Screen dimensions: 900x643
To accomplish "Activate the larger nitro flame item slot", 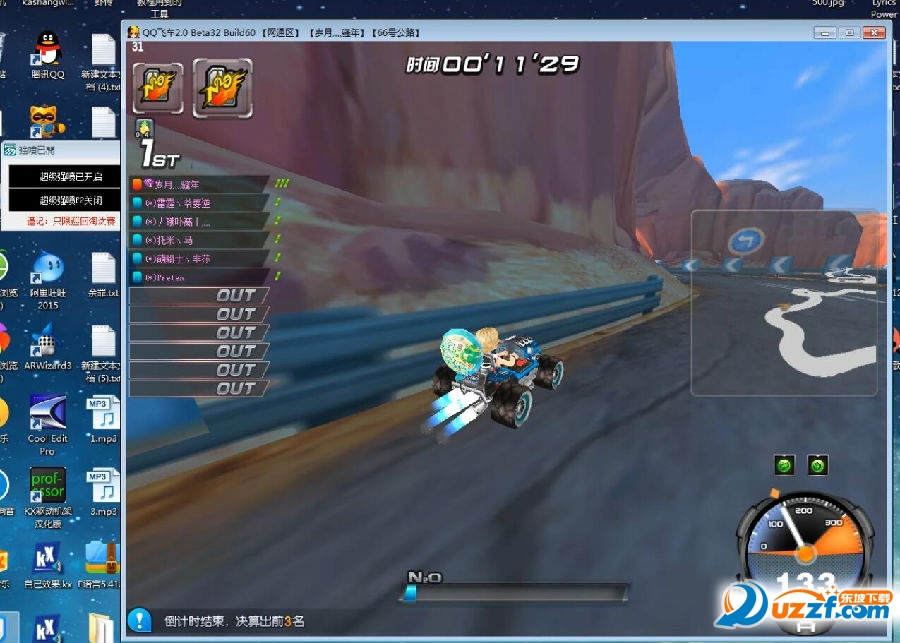I will pos(222,88).
